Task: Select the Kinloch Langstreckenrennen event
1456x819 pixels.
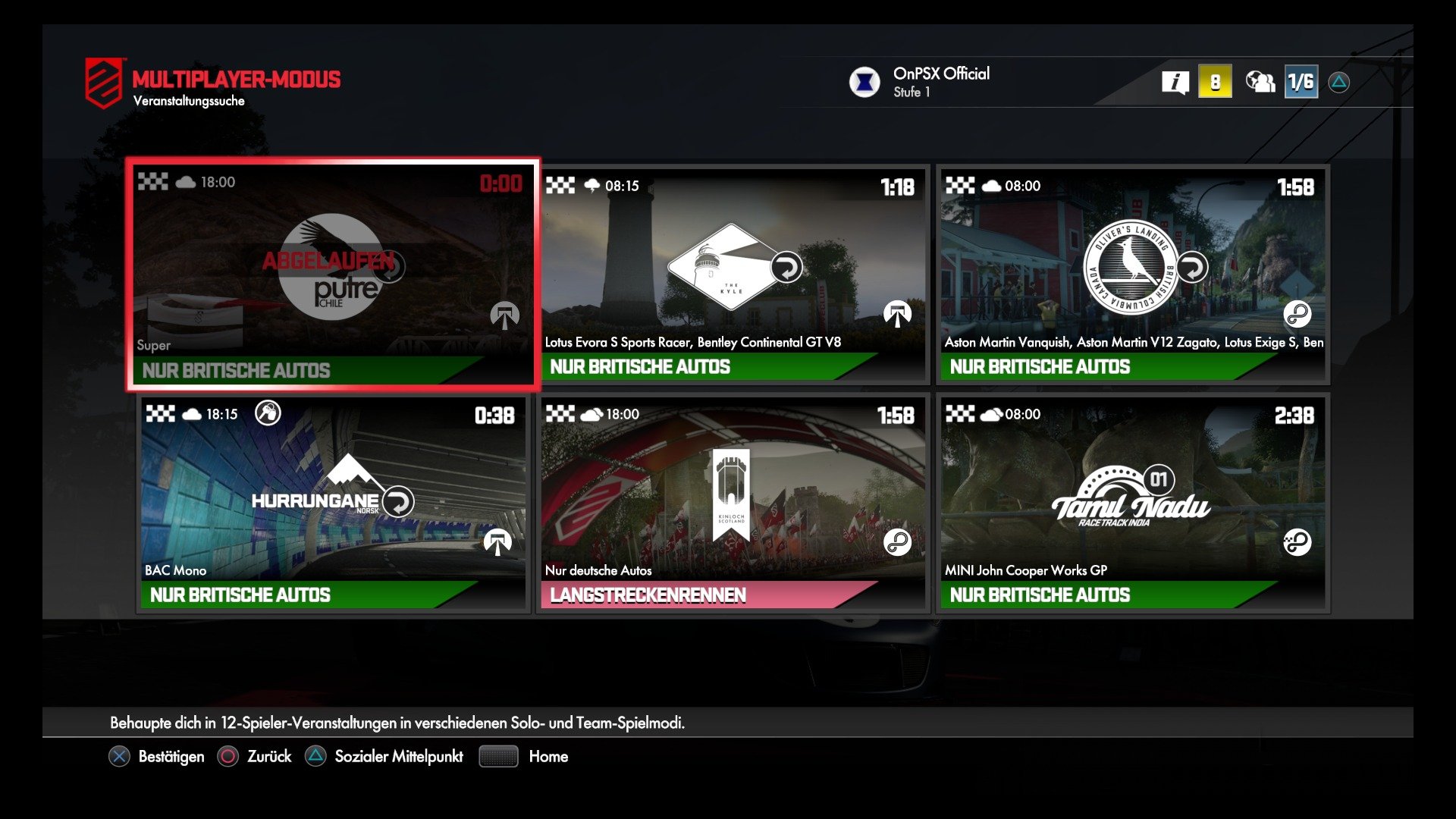Action: pos(732,500)
